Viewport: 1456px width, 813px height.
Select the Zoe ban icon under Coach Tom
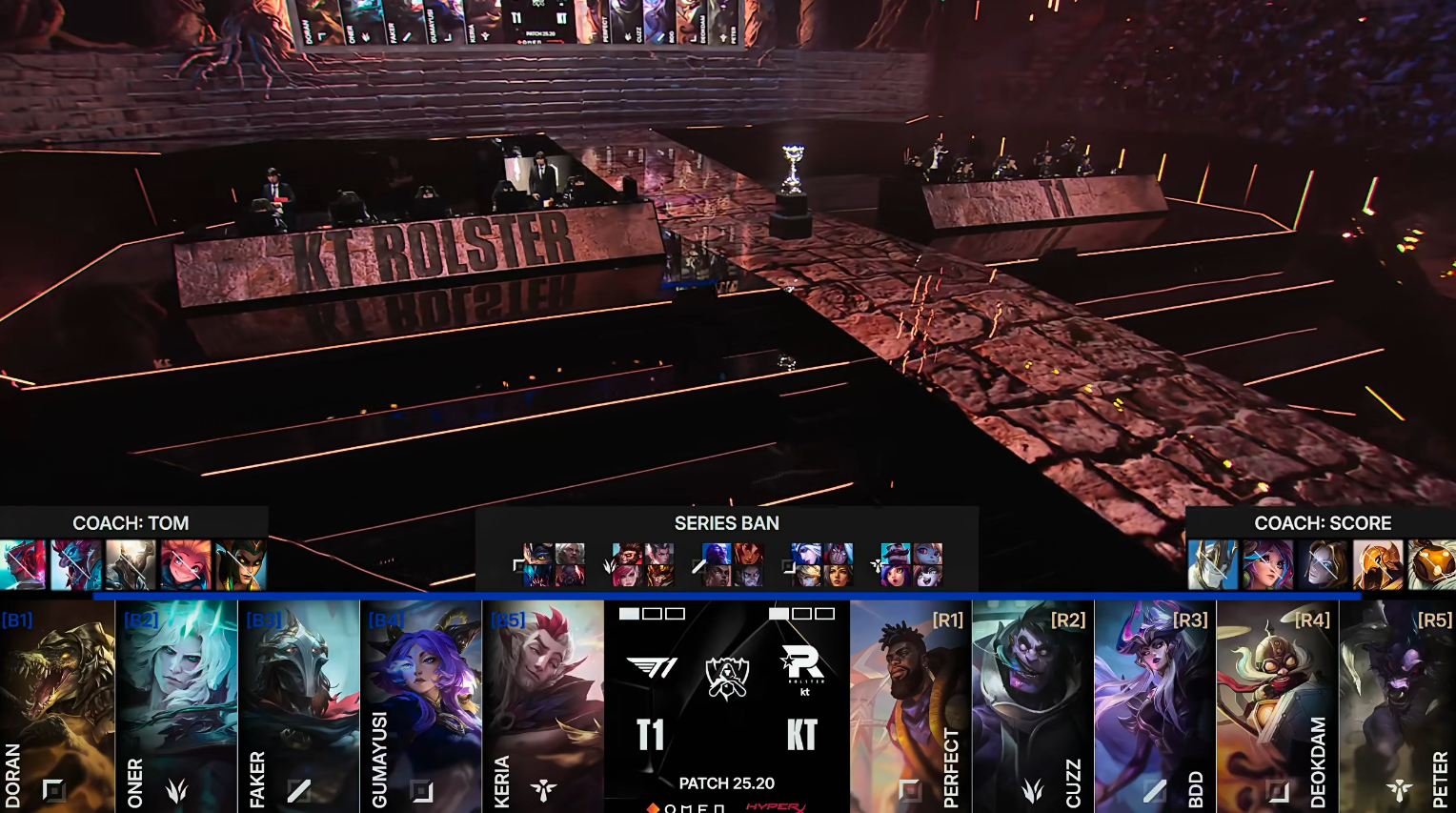coord(185,564)
